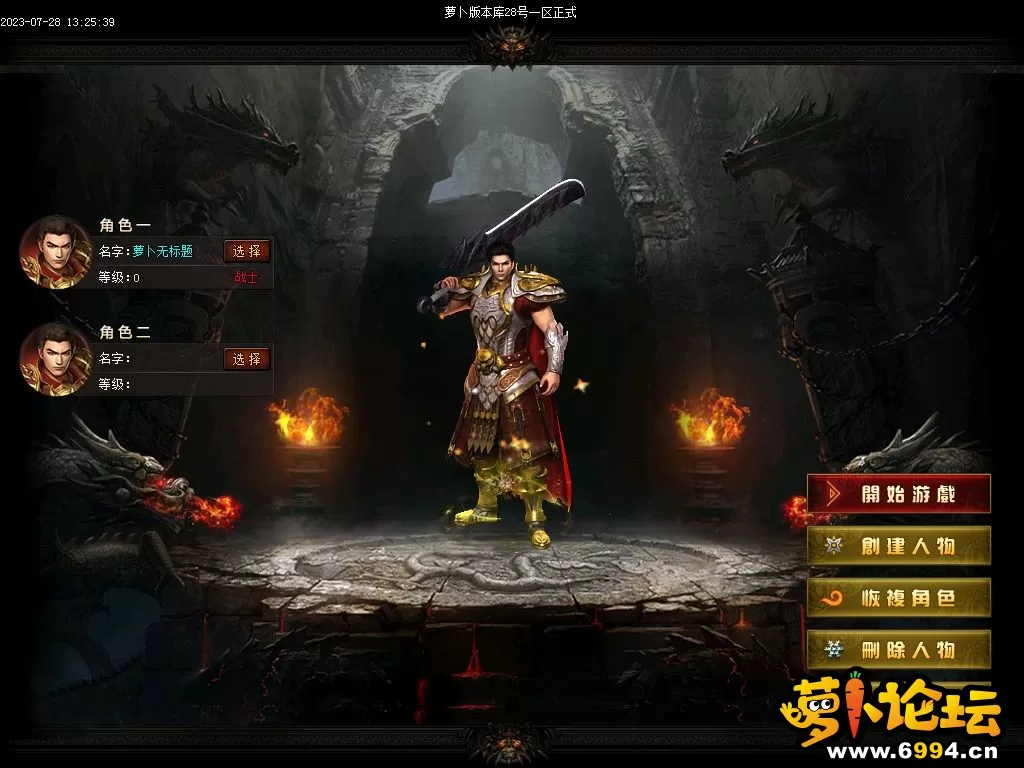
Task: Click 选择 for the empty 角色二 slot
Action: pyautogui.click(x=247, y=359)
